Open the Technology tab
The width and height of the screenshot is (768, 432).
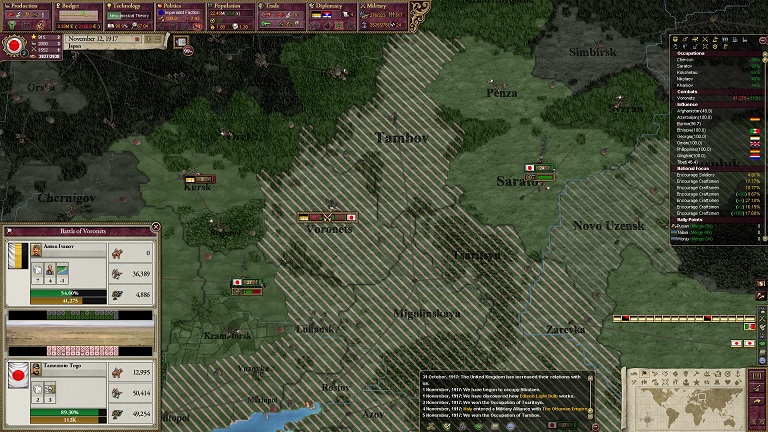pos(128,6)
